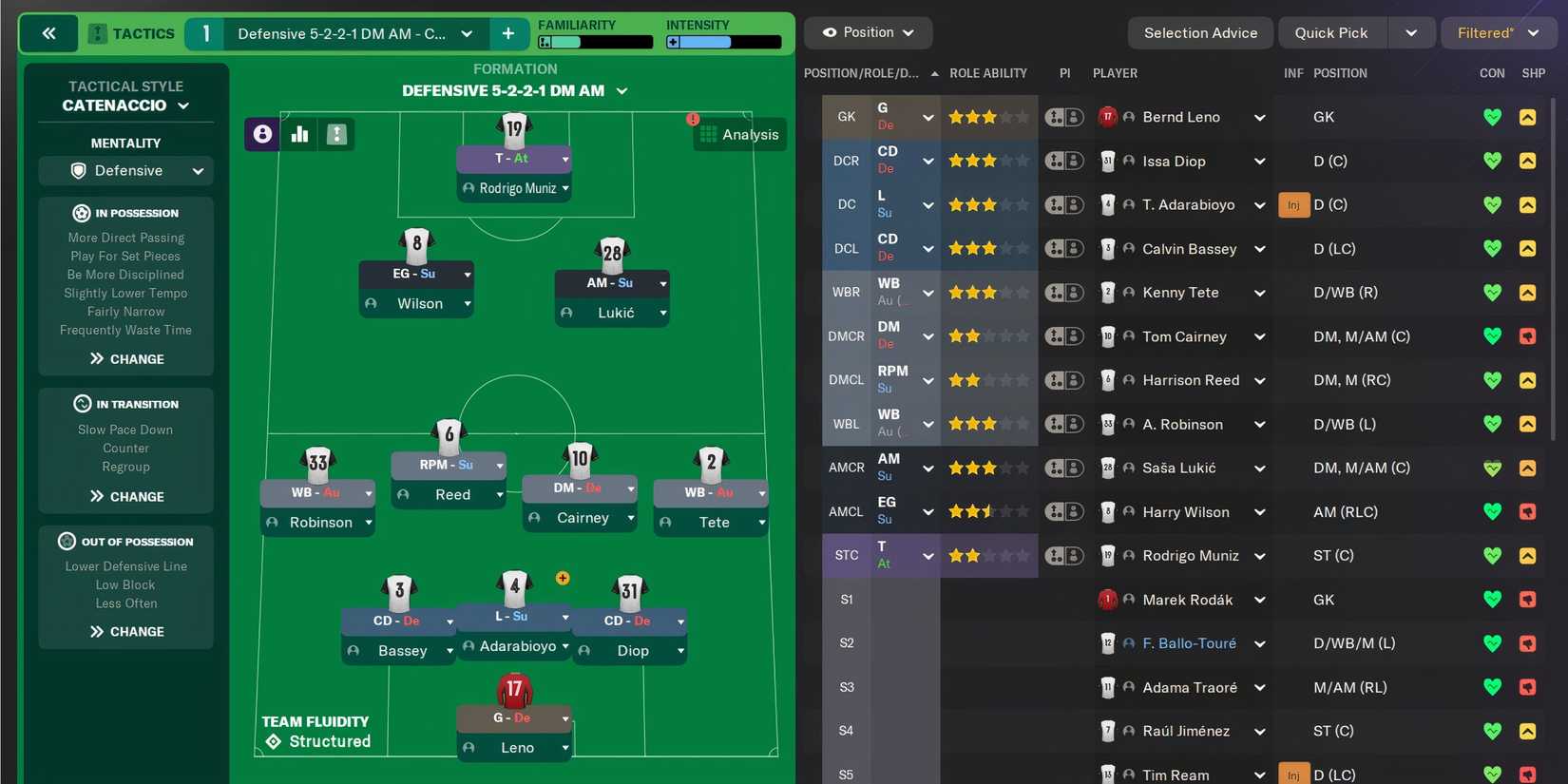
Task: Open the bar chart stats view on the pitch
Action: click(299, 134)
